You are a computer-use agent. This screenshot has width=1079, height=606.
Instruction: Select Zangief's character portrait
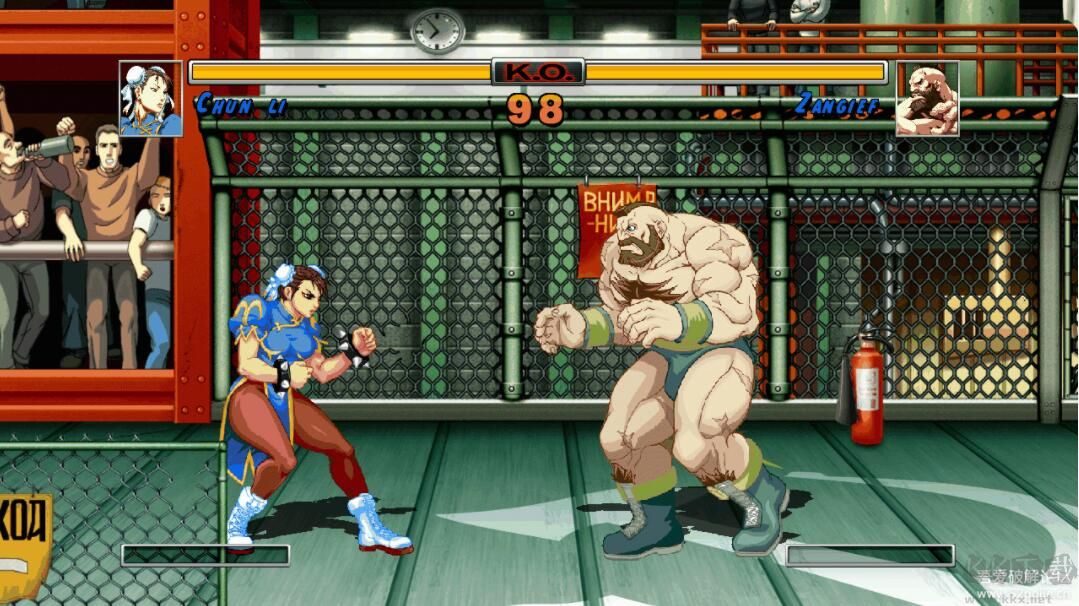pos(927,99)
